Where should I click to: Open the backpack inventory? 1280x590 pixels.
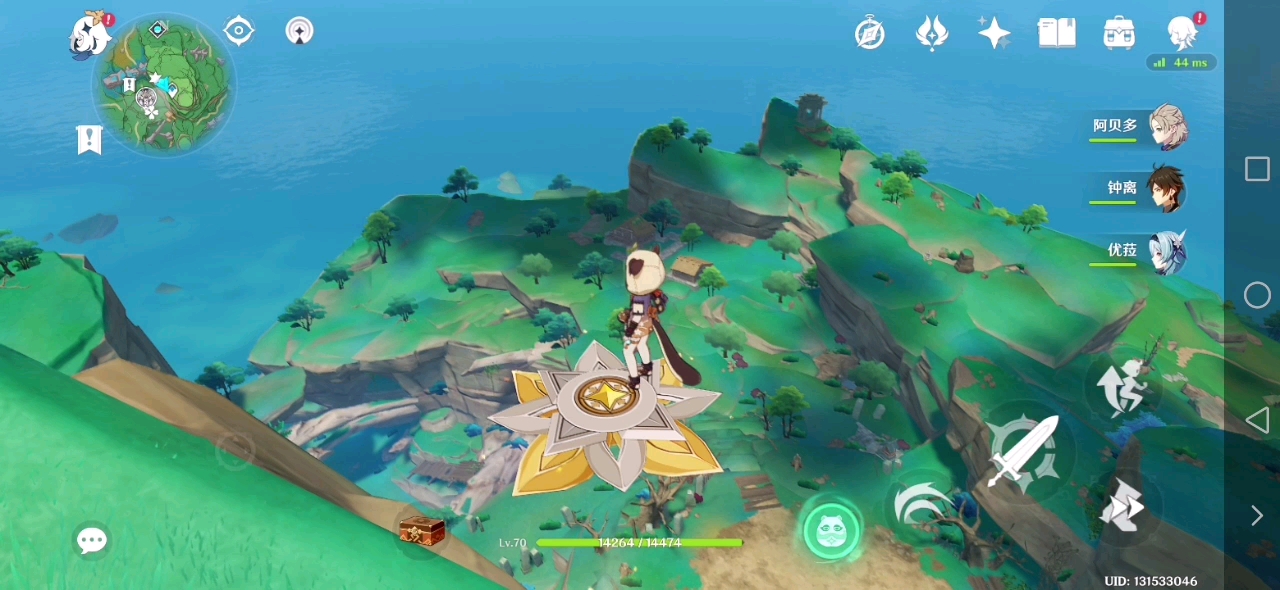1118,33
